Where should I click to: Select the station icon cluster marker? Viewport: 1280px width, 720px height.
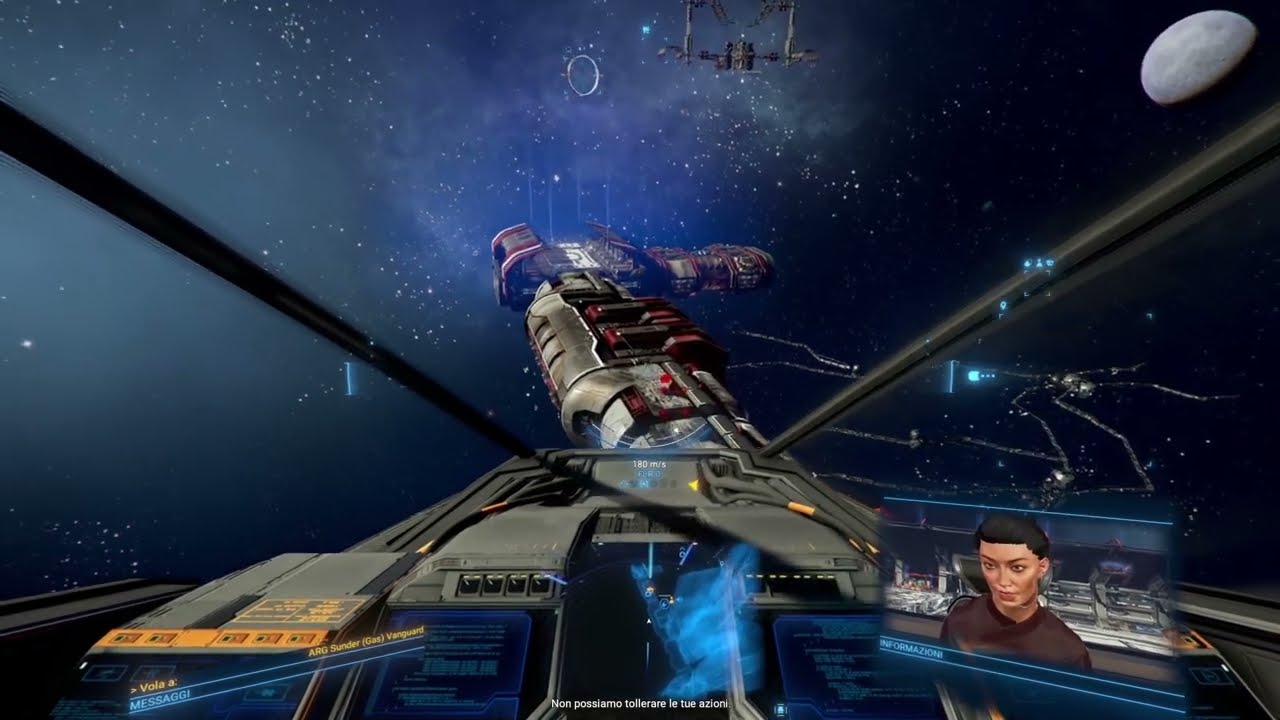tap(1042, 264)
